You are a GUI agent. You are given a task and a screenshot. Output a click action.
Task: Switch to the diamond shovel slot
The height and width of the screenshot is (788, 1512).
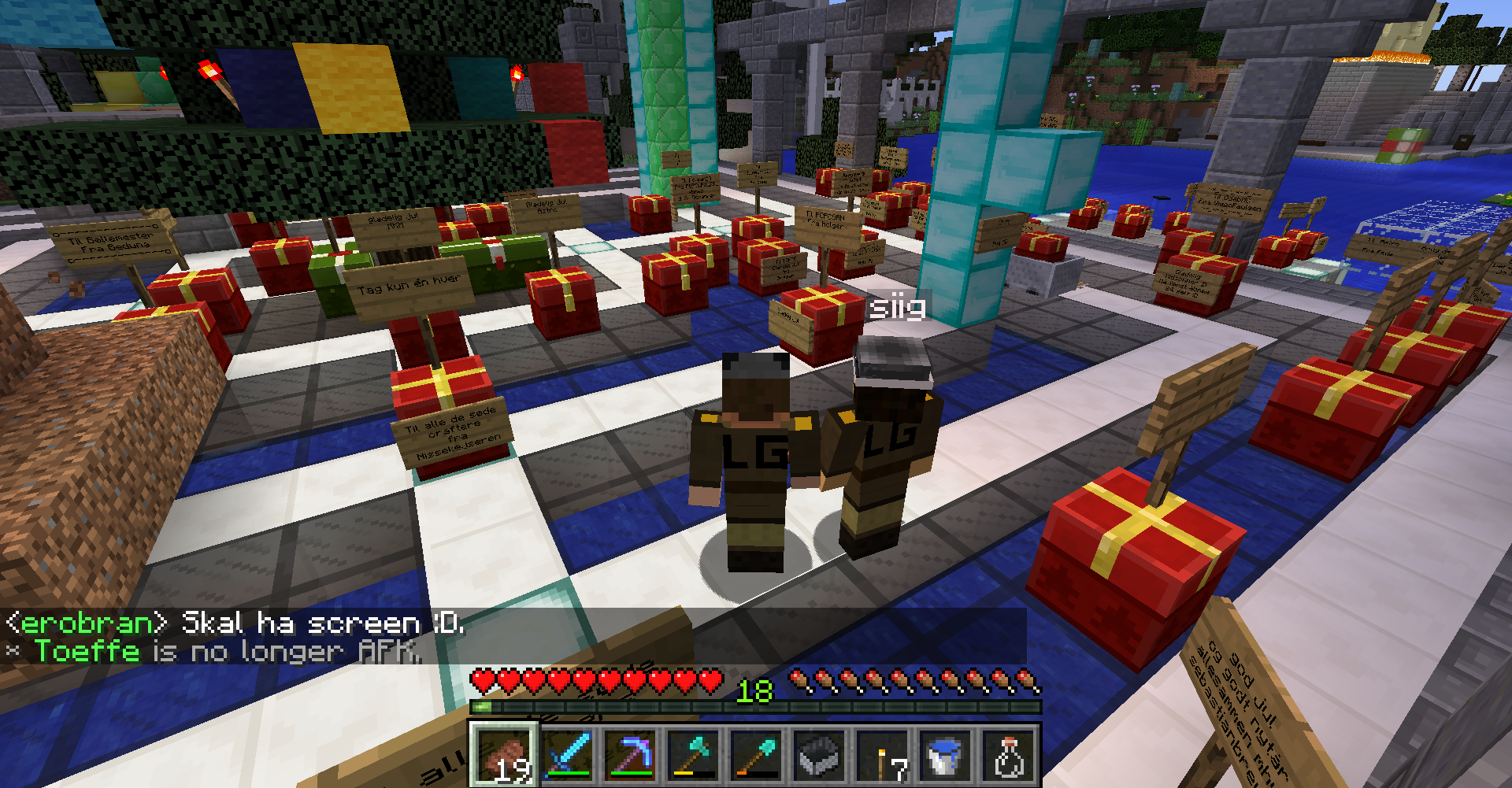tap(757, 756)
